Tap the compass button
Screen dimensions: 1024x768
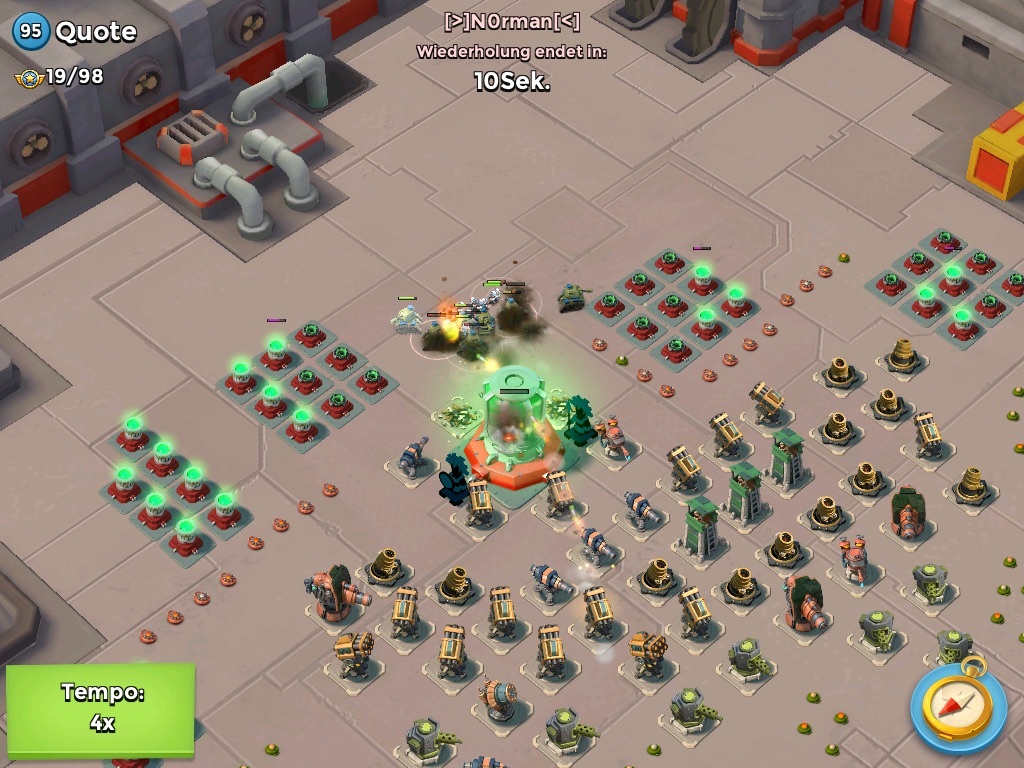[958, 706]
